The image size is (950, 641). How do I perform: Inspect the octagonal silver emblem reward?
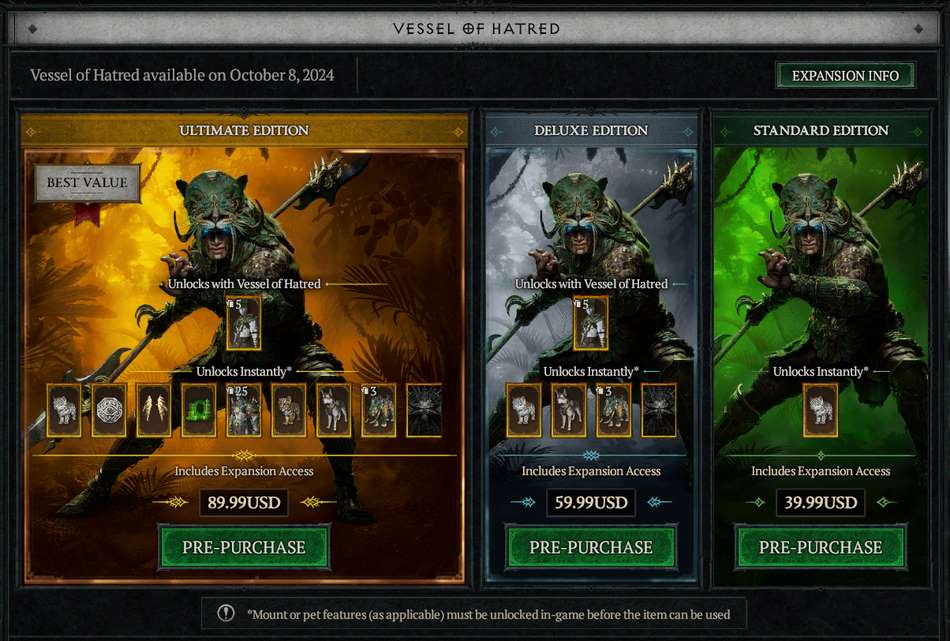pos(109,410)
